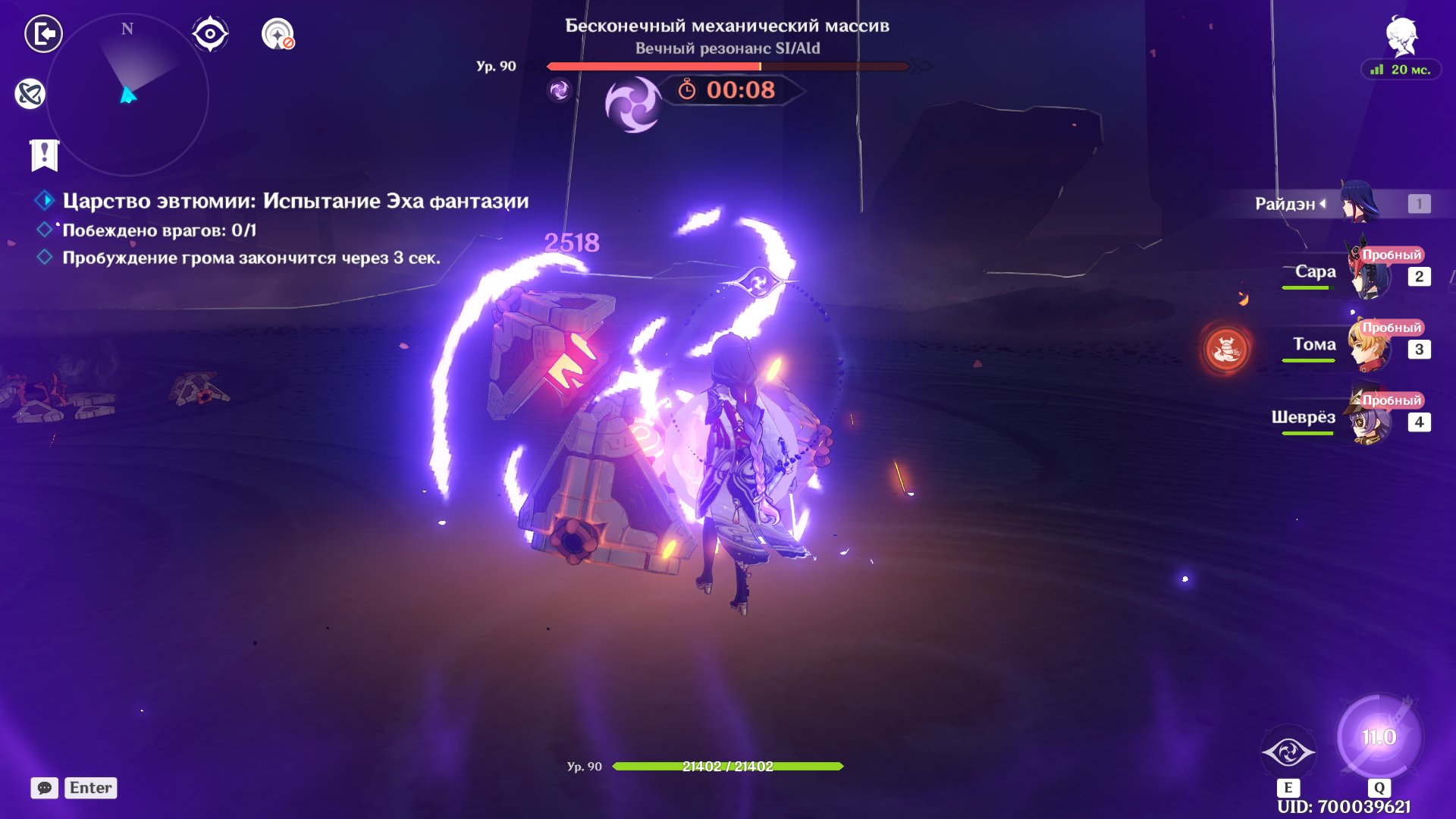Click the exit domain door icon
Screen dimensions: 1456x819
(x=43, y=34)
